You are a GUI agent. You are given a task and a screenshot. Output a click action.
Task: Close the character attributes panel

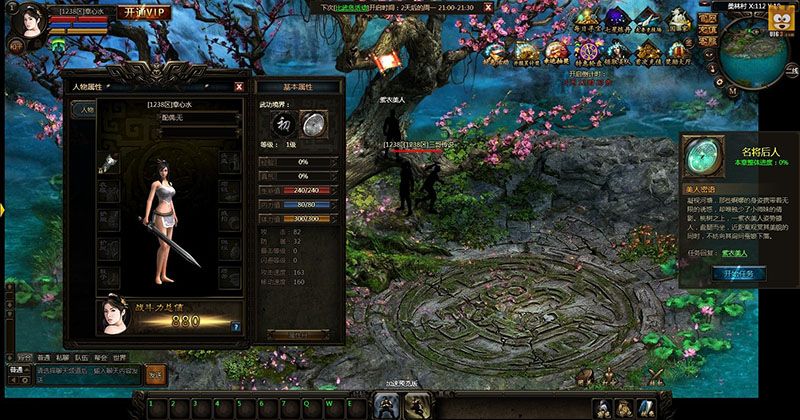pyautogui.click(x=238, y=87)
